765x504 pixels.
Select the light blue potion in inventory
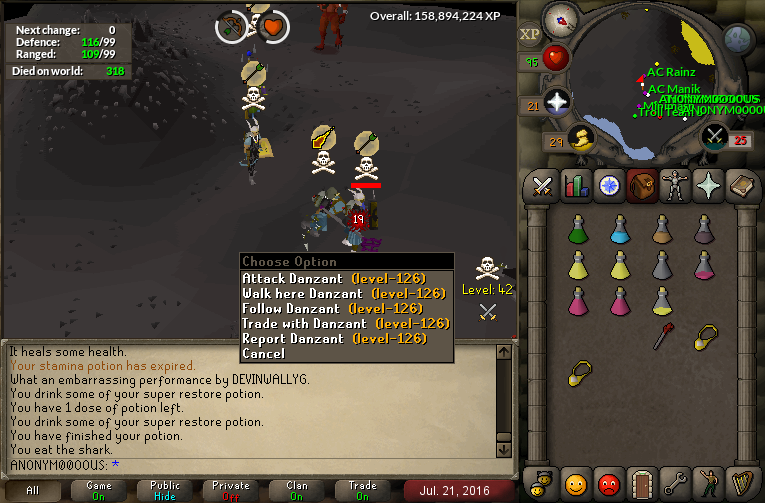[x=619, y=230]
